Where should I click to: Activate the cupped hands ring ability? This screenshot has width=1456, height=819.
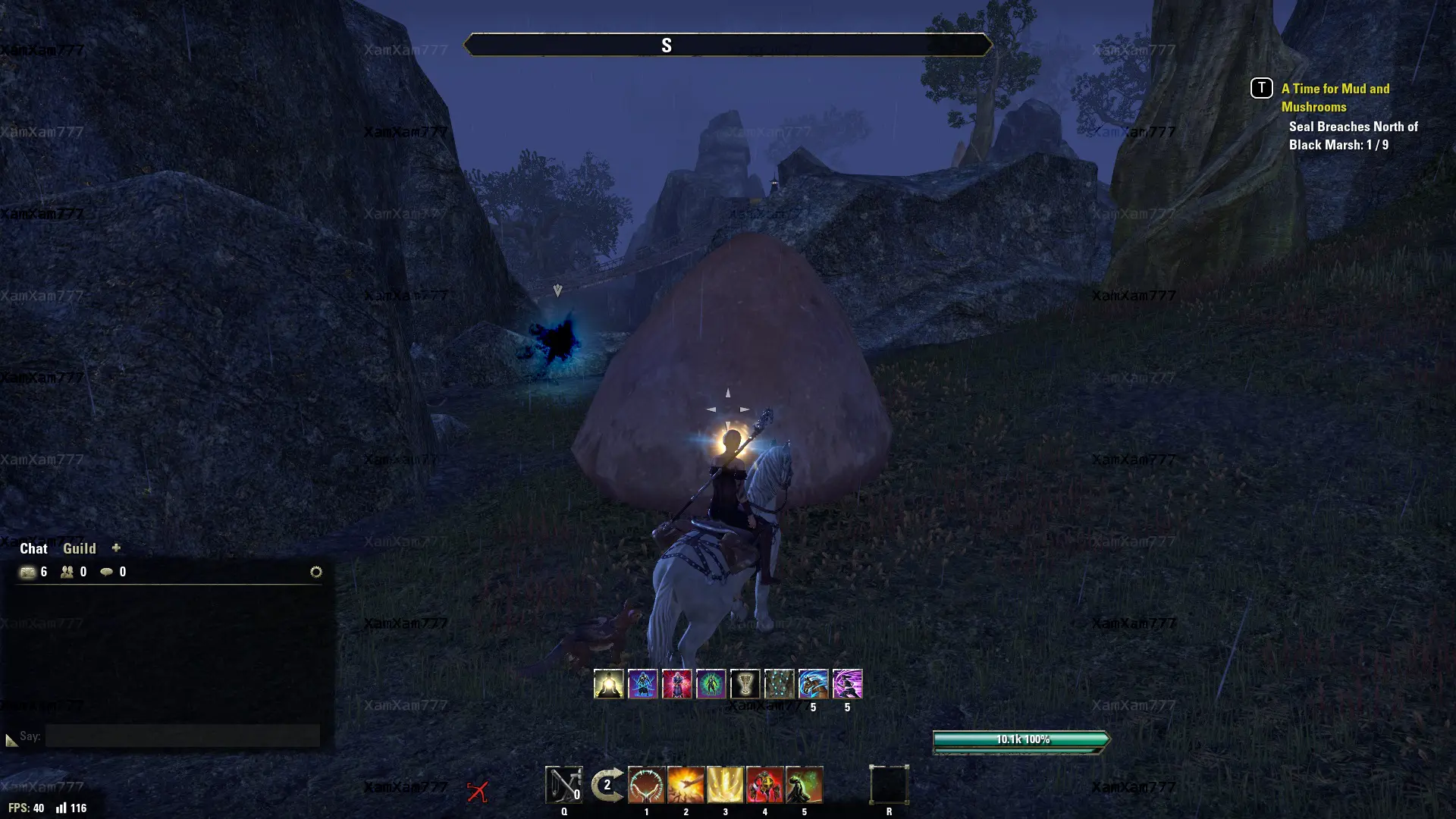point(646,785)
